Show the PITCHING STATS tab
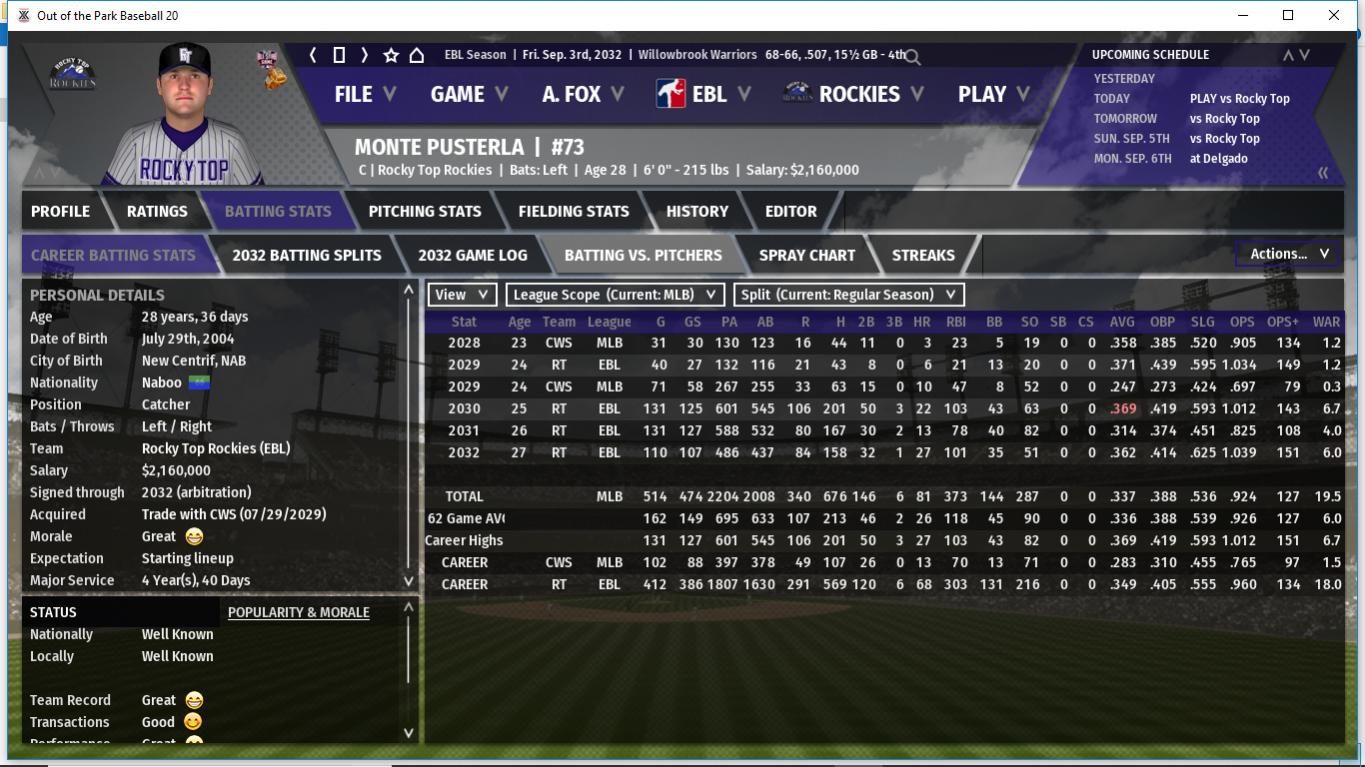Image resolution: width=1365 pixels, height=767 pixels. pos(424,211)
